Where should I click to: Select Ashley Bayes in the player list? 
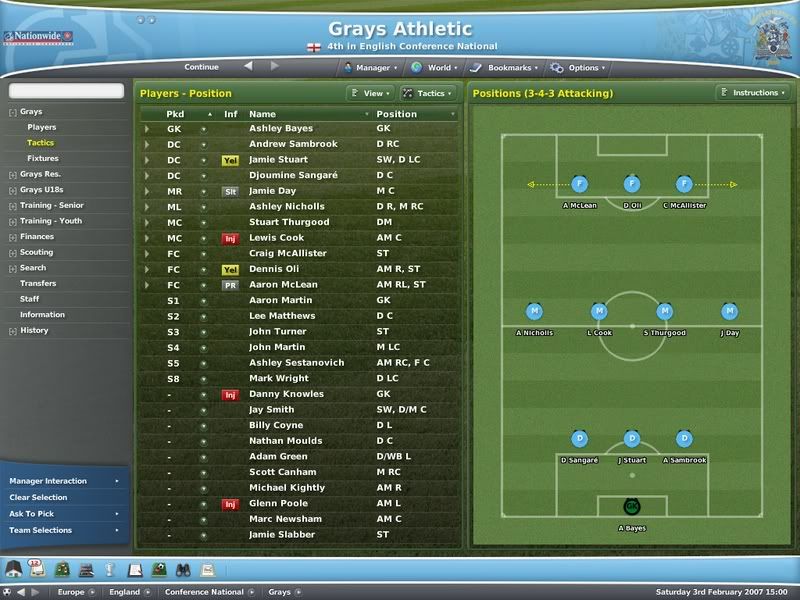pos(281,128)
